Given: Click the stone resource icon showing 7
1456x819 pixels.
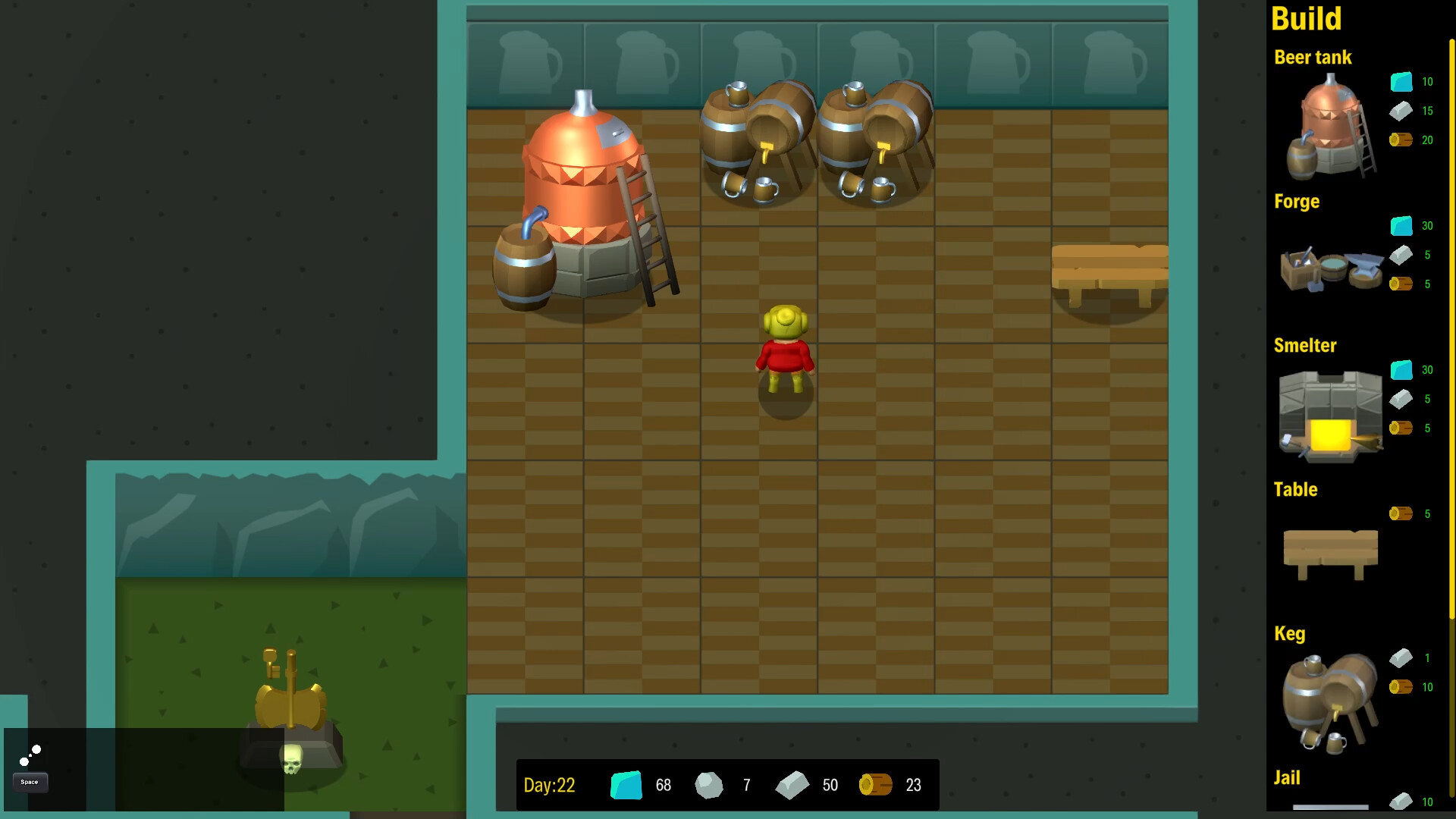Looking at the screenshot, I should pos(710,785).
